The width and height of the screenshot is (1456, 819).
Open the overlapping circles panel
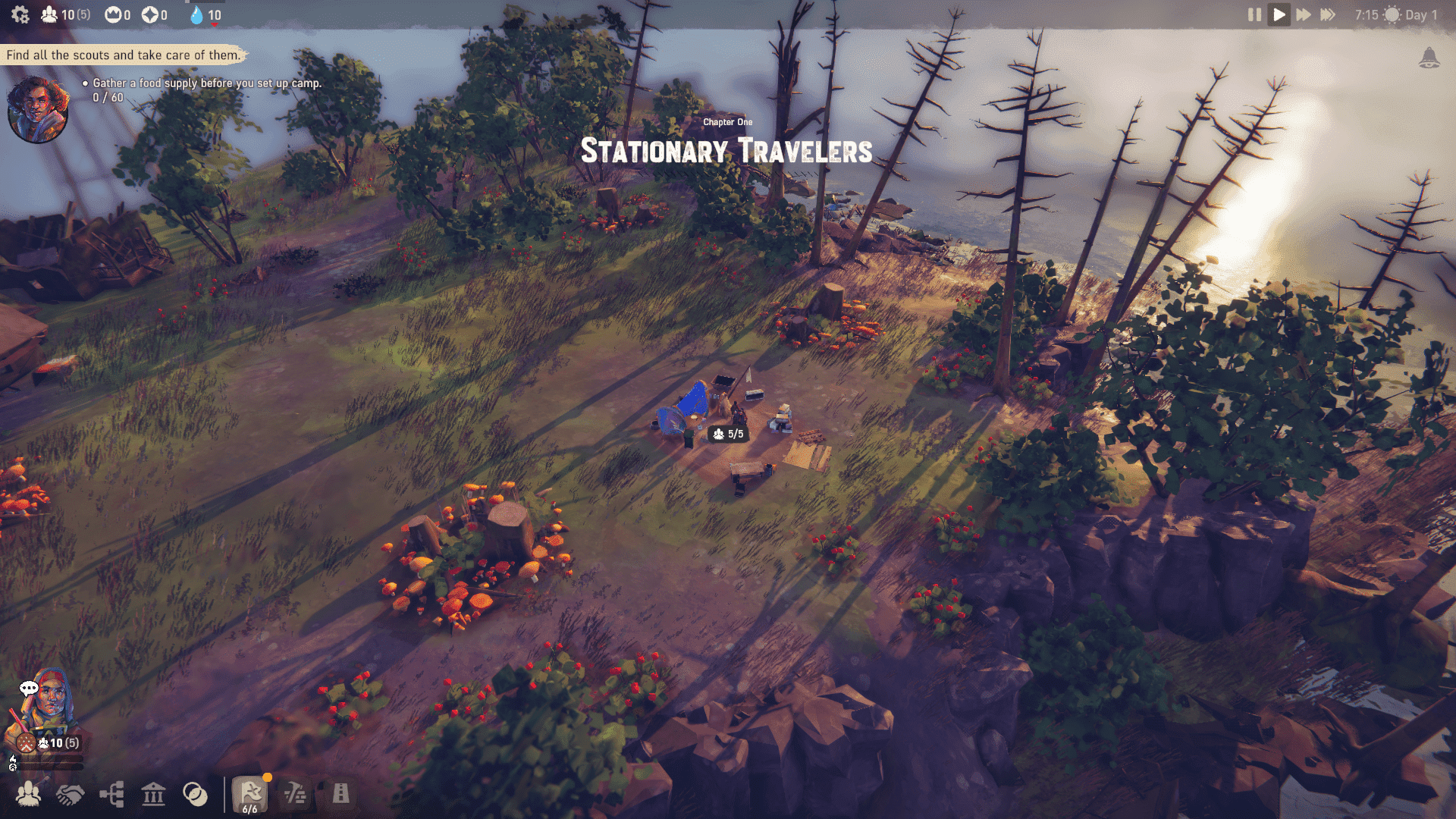195,794
